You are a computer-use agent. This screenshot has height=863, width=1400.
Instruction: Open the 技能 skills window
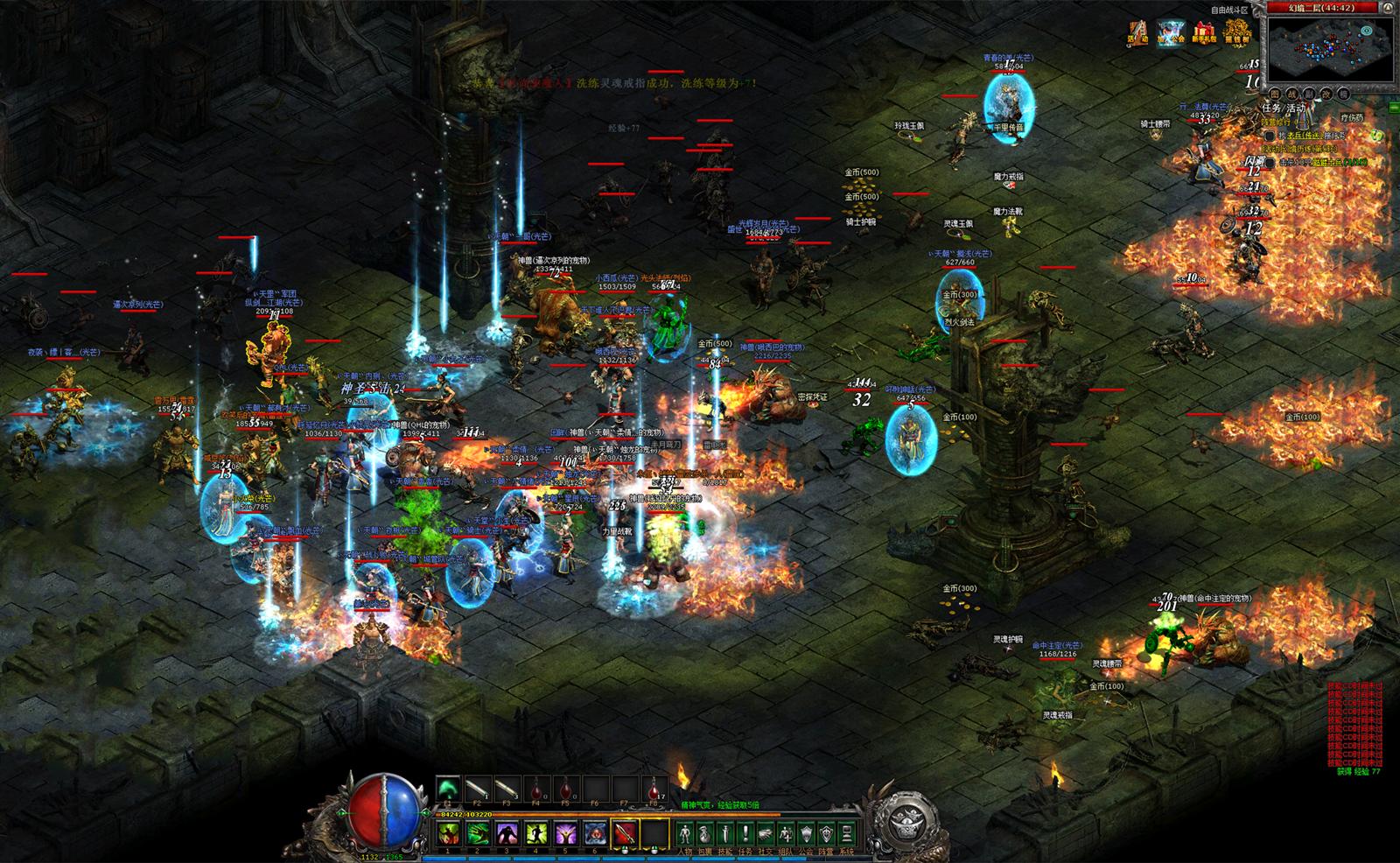click(x=725, y=834)
